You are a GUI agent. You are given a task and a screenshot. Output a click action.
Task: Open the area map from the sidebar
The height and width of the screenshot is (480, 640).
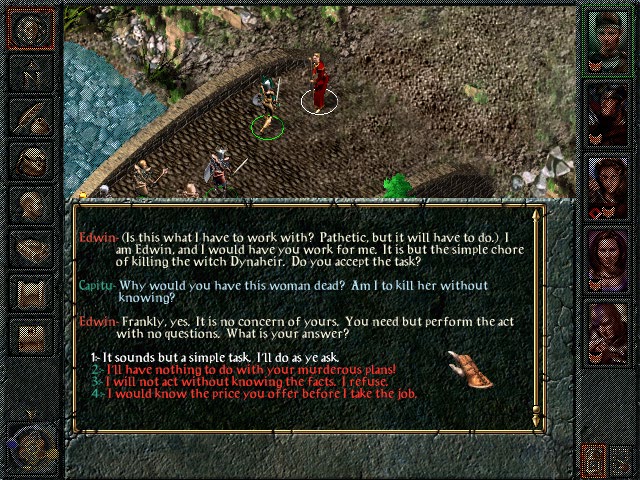[x=31, y=71]
